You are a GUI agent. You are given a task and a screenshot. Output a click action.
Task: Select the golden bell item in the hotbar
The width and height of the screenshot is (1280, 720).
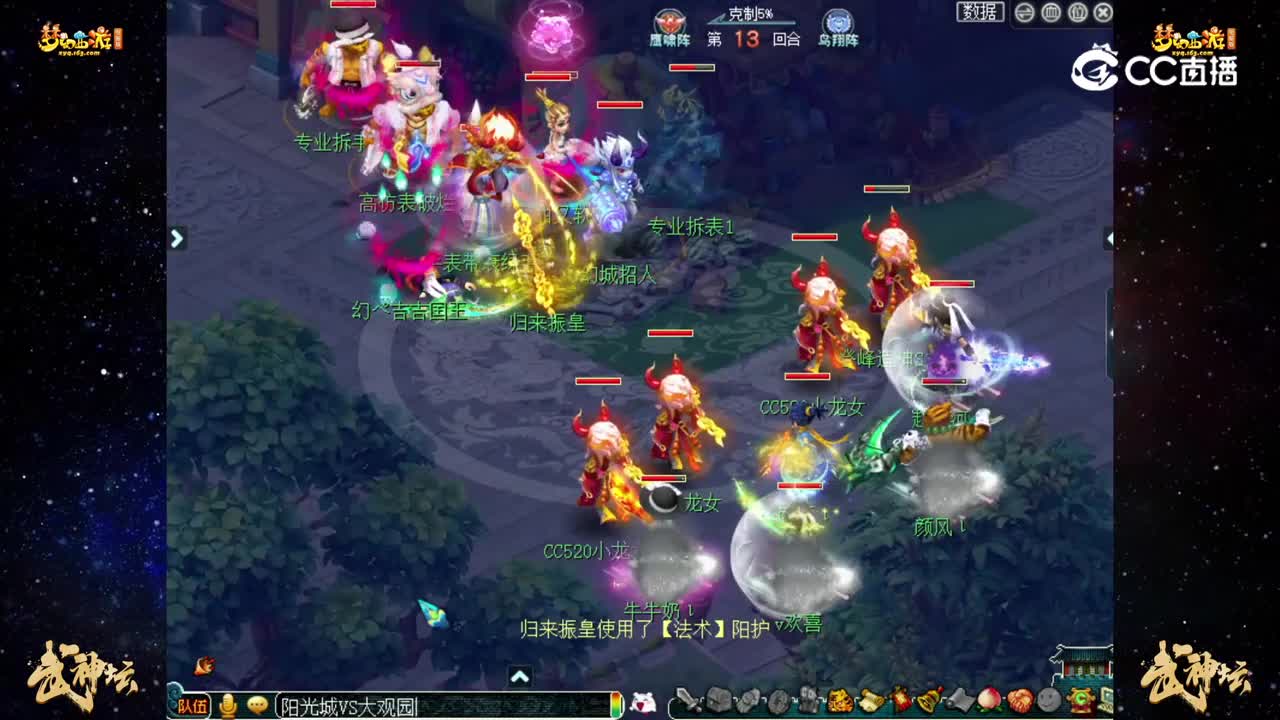(x=929, y=702)
